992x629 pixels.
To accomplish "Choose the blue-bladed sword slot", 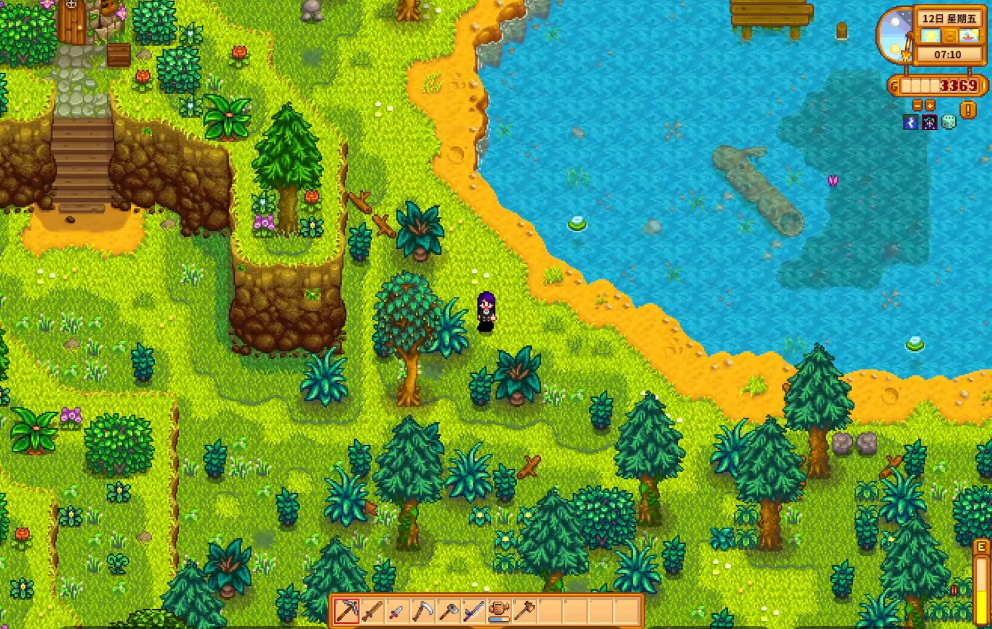I will (473, 611).
